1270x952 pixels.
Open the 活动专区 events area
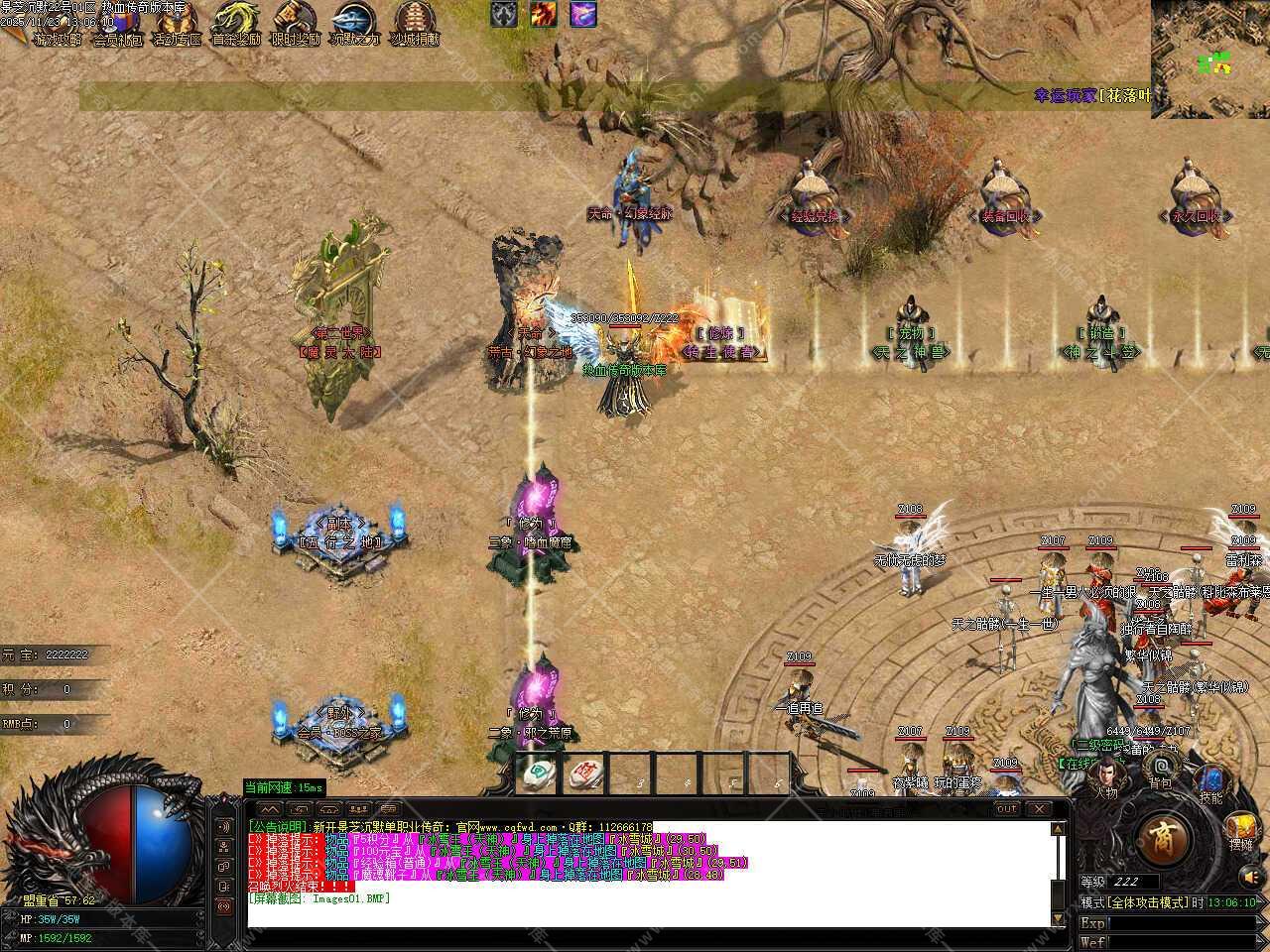(x=176, y=22)
